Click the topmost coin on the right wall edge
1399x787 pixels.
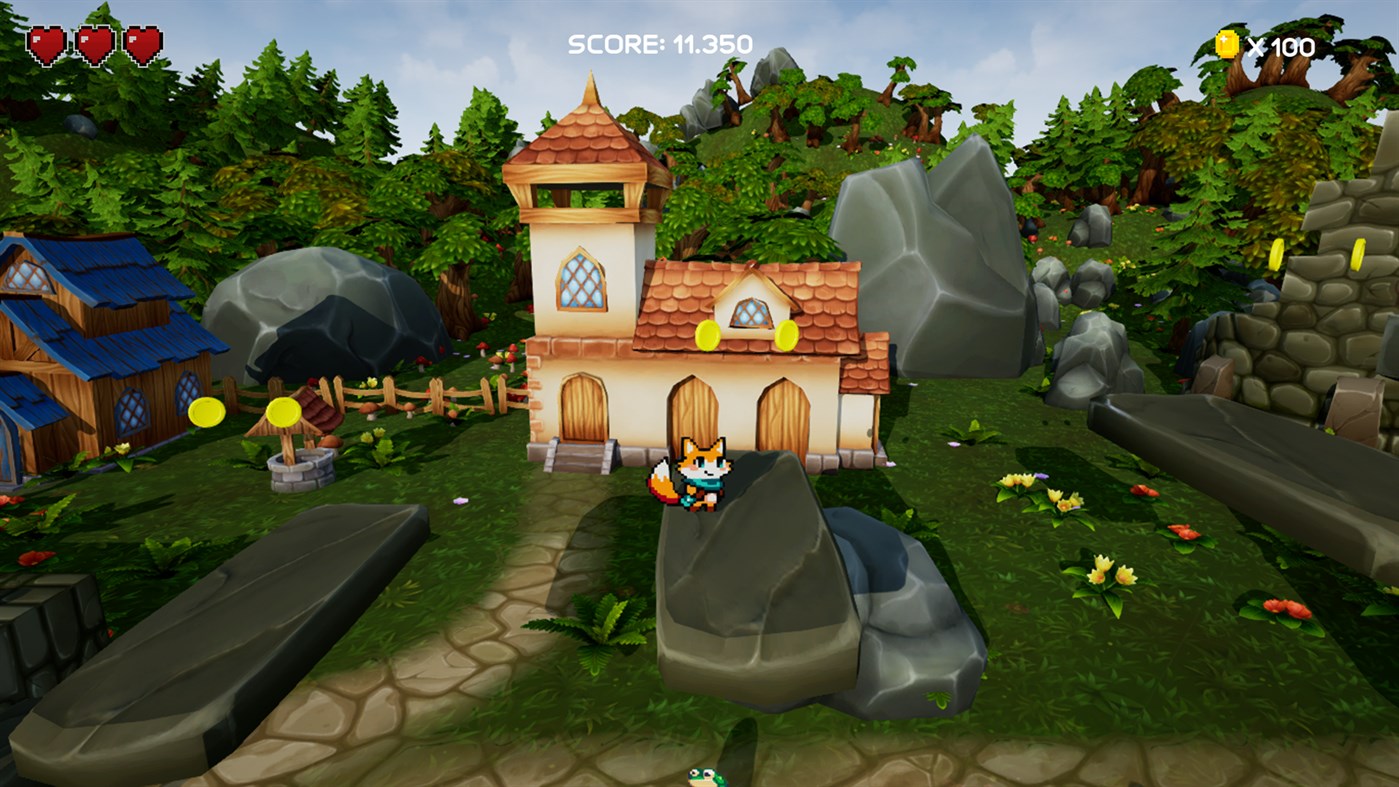(1358, 252)
